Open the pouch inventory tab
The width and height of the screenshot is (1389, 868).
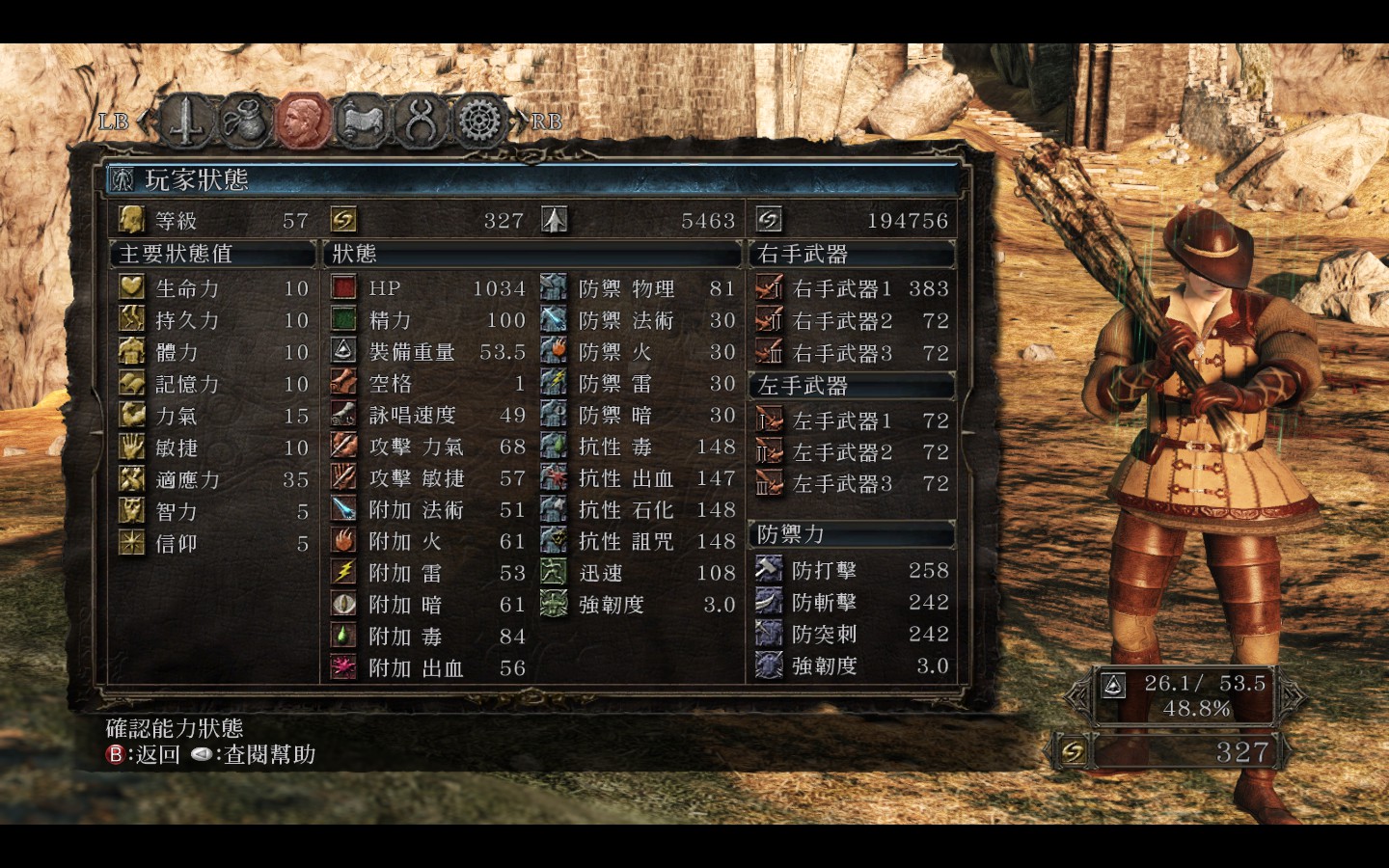[x=246, y=121]
